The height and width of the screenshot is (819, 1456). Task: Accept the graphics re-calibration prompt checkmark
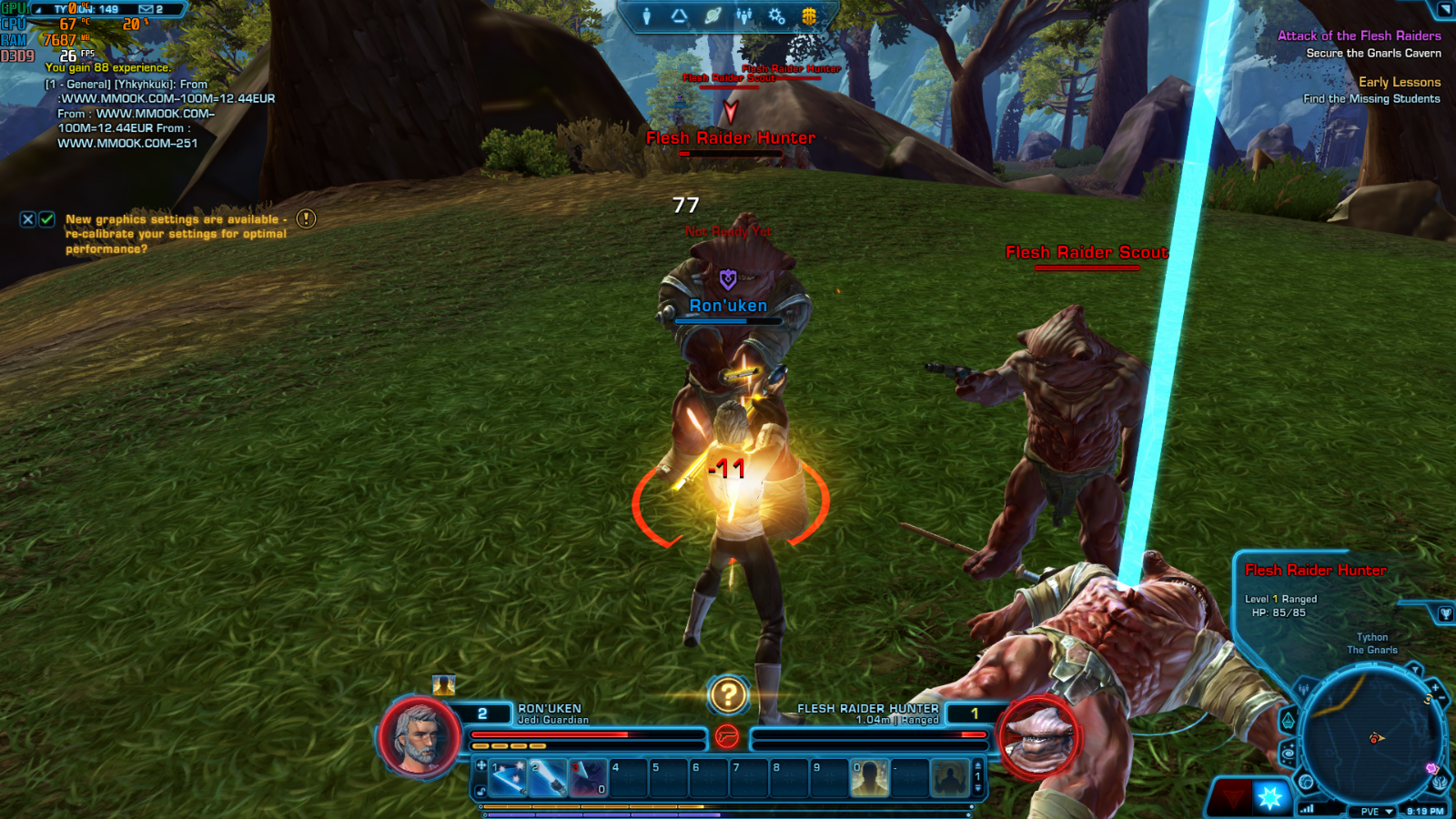(x=47, y=219)
